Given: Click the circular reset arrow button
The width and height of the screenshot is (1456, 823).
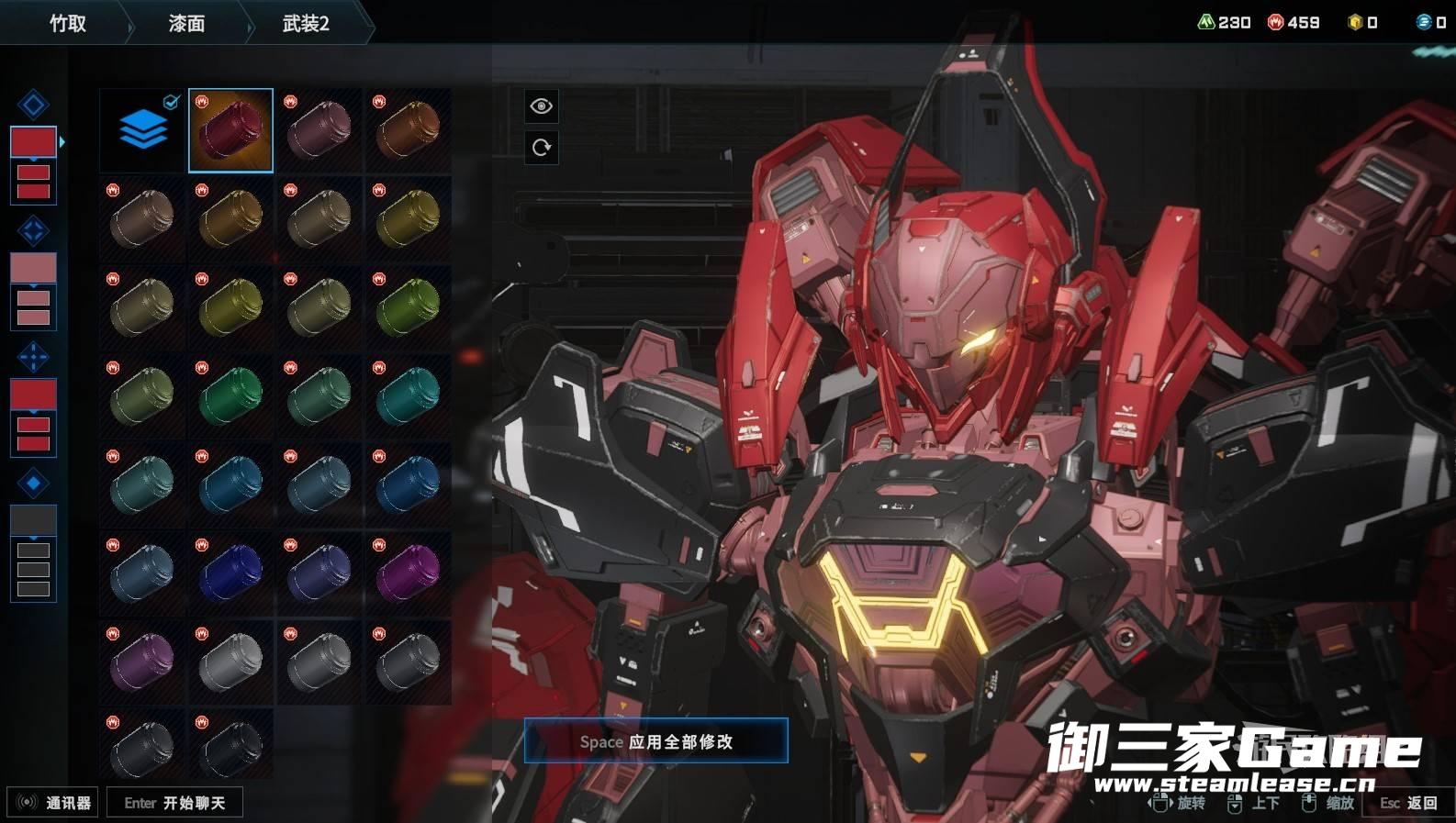Looking at the screenshot, I should click(541, 147).
